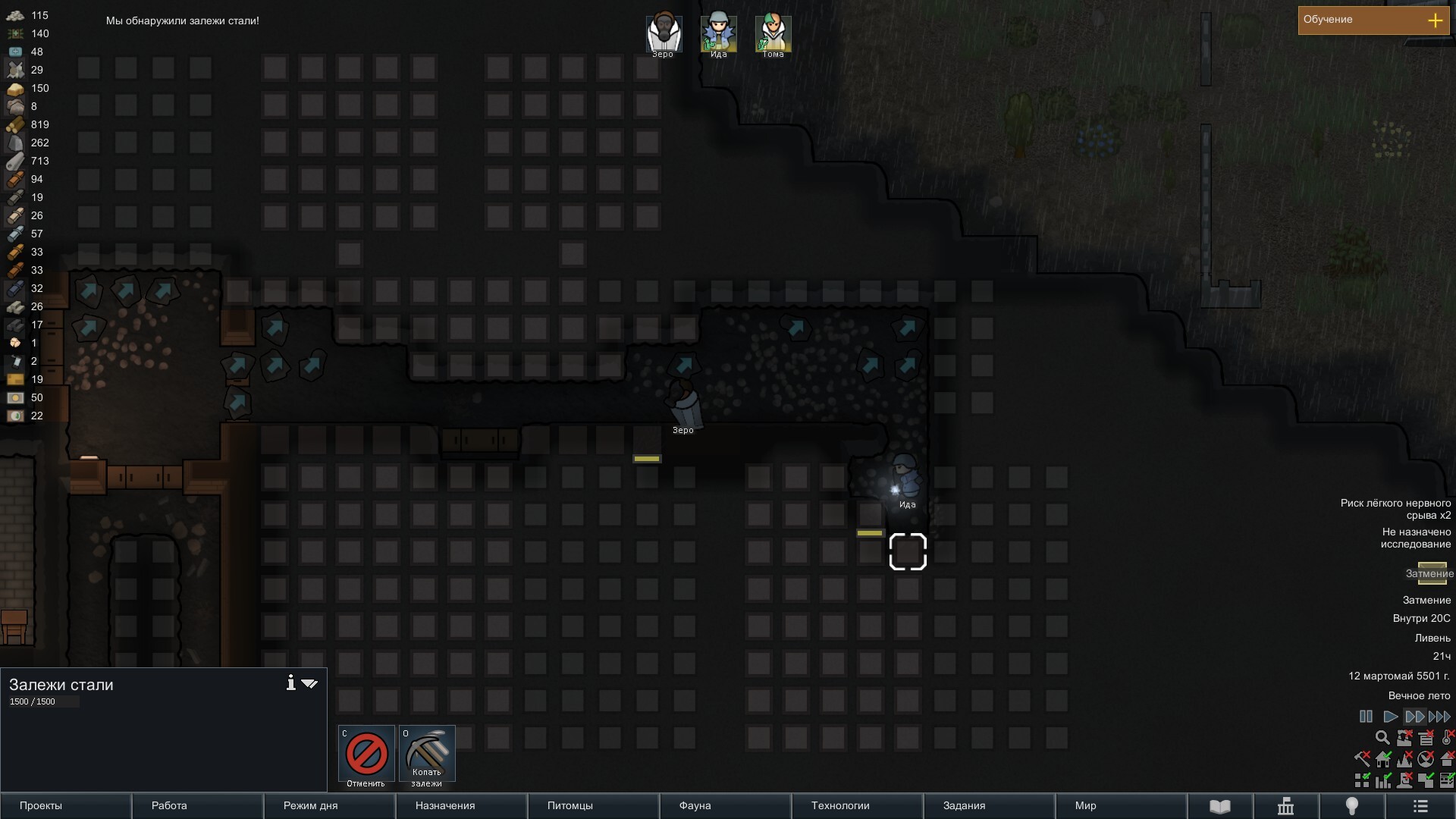Open the Задания quests tab
Image resolution: width=1456 pixels, height=819 pixels.
click(989, 806)
